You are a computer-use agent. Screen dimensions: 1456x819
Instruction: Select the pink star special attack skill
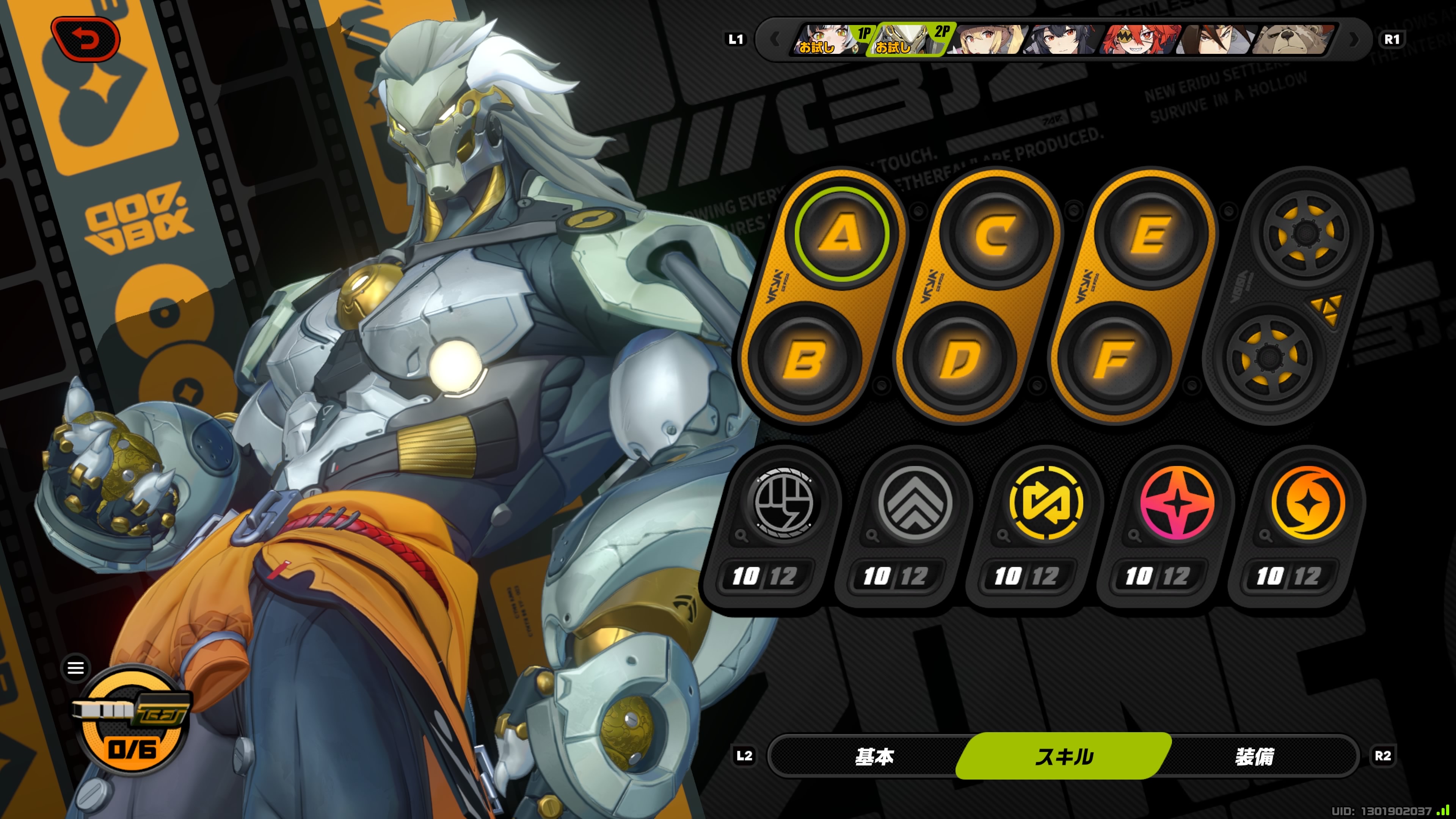tap(1177, 502)
